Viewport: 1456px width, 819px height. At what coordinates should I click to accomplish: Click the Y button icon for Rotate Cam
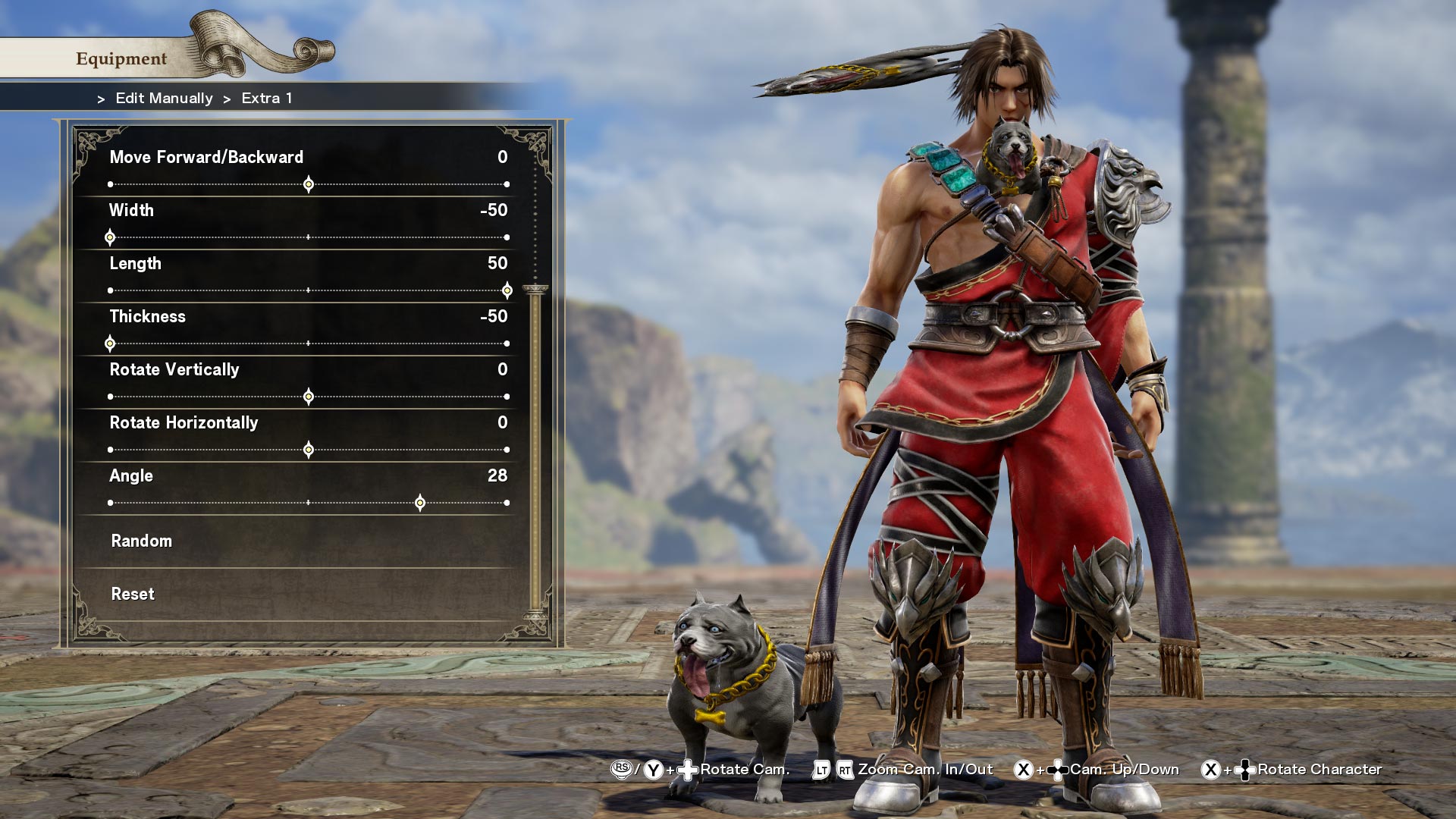coord(652,769)
